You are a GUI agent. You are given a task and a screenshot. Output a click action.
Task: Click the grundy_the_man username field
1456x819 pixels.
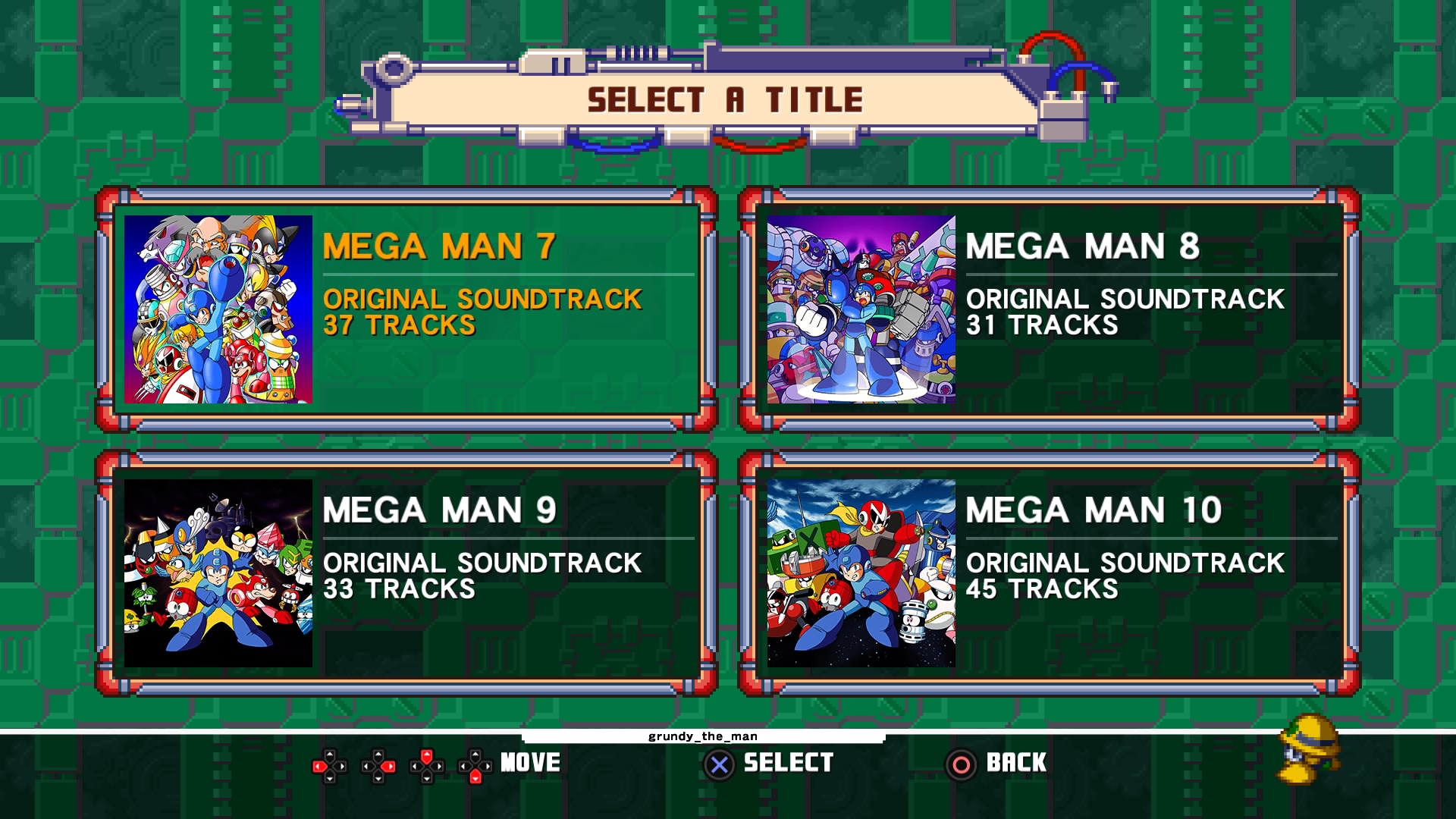click(x=704, y=737)
